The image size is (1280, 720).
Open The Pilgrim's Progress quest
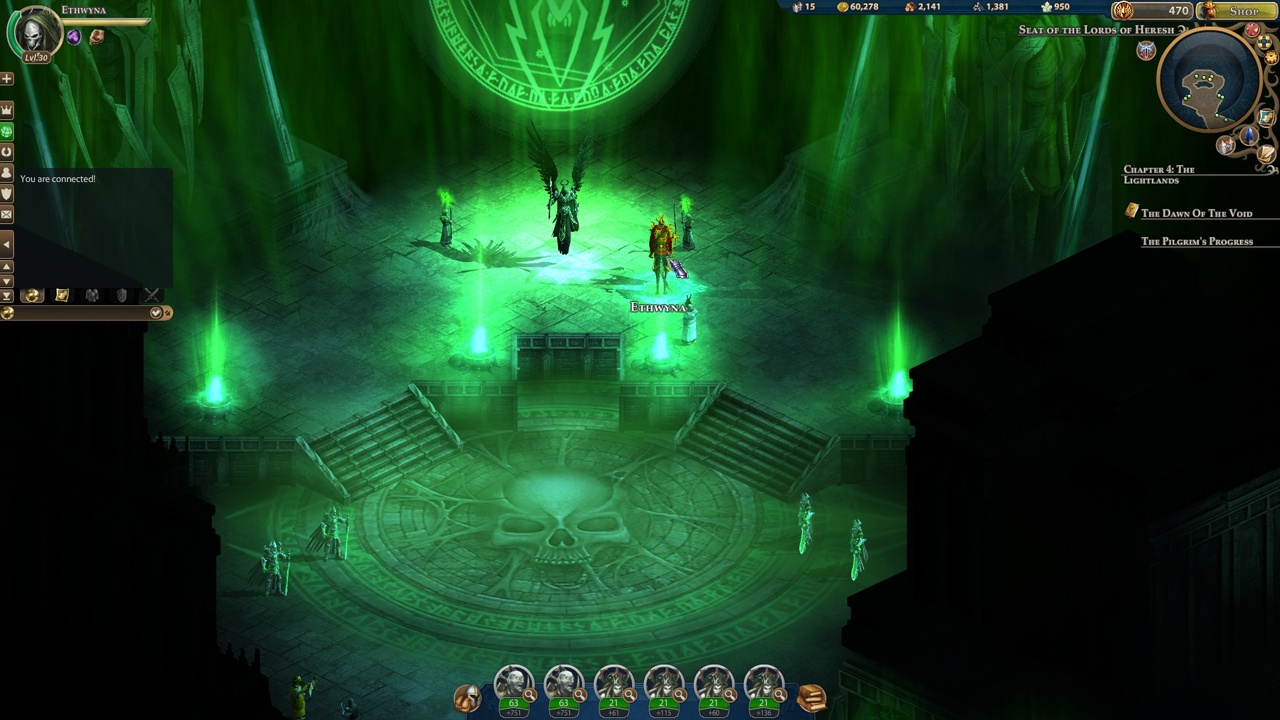(x=1196, y=241)
